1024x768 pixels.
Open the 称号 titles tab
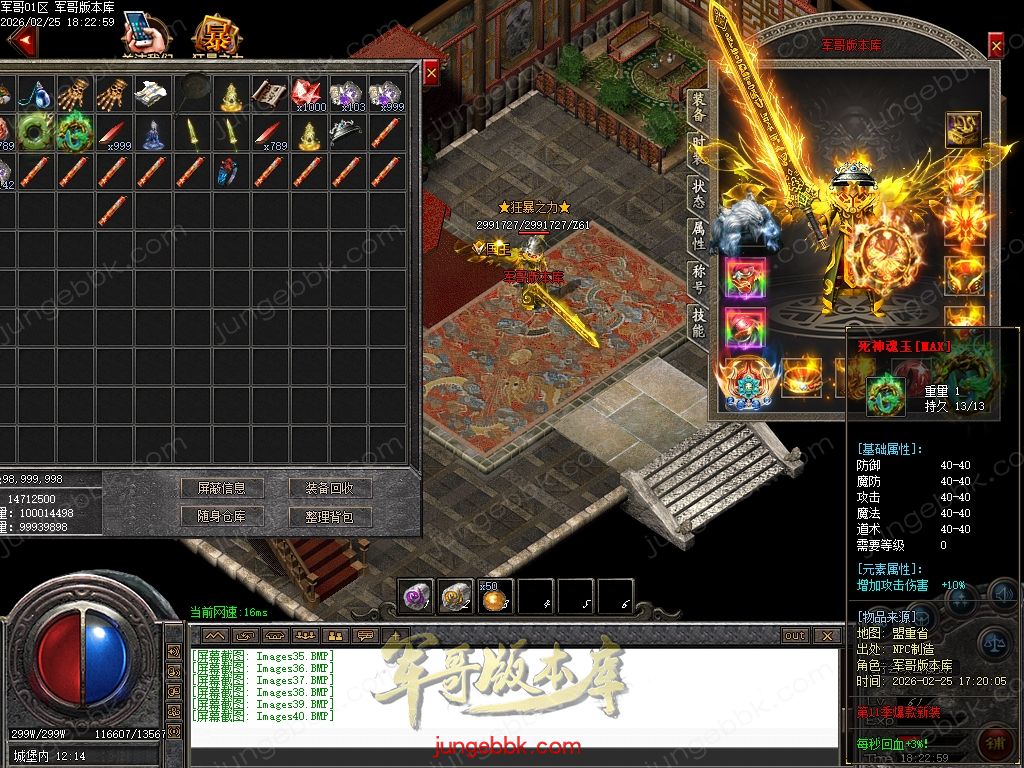698,279
